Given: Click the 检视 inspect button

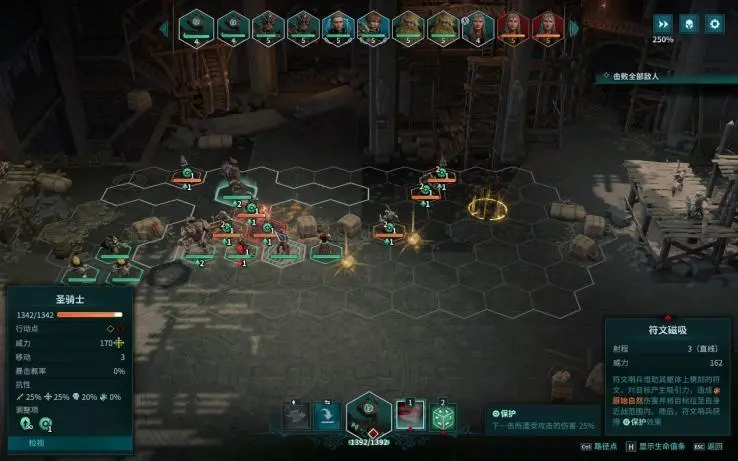Looking at the screenshot, I should (37, 442).
